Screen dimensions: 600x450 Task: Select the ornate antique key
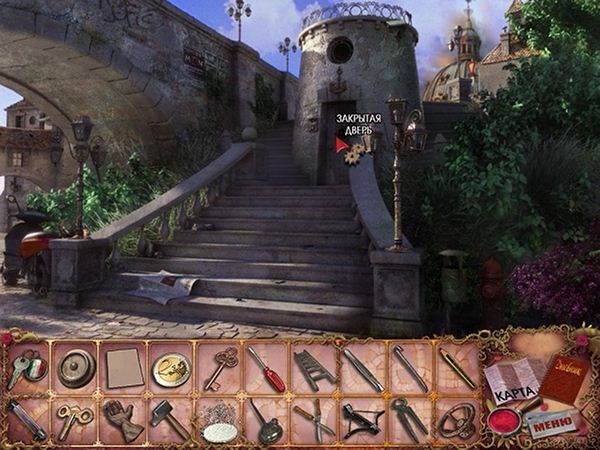220,369
